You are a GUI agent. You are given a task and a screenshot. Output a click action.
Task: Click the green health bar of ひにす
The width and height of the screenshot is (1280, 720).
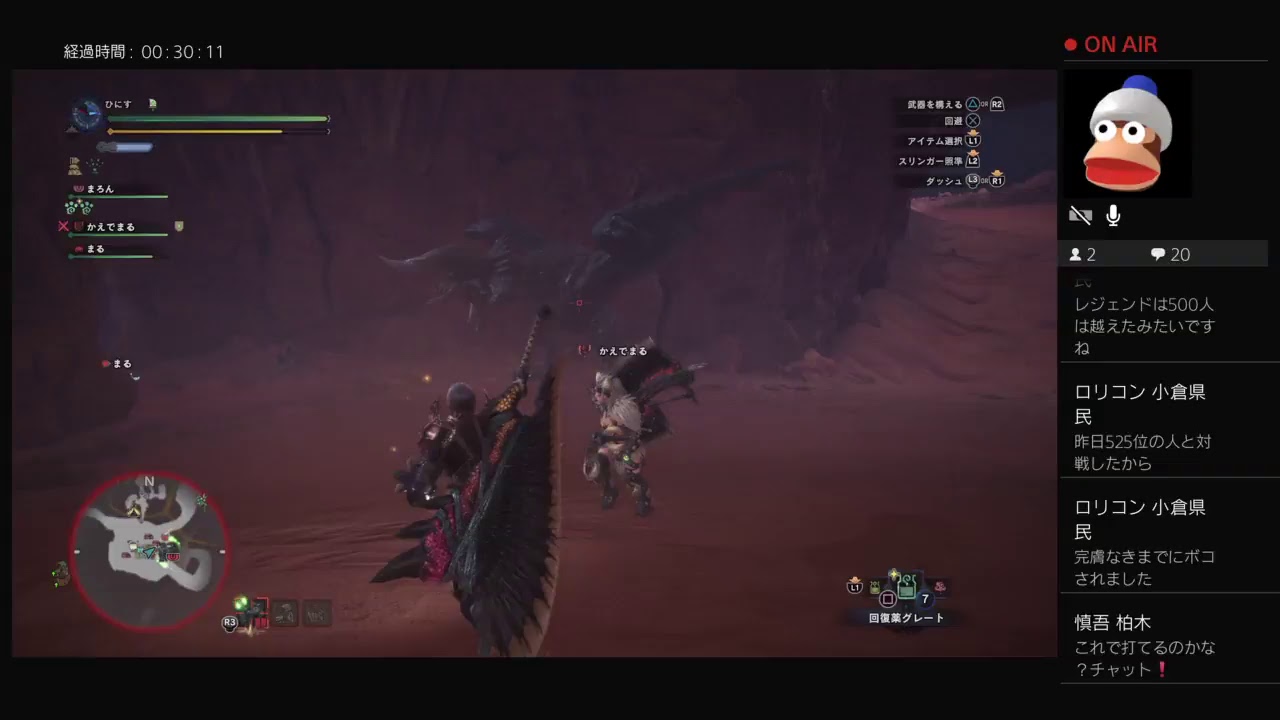point(215,118)
